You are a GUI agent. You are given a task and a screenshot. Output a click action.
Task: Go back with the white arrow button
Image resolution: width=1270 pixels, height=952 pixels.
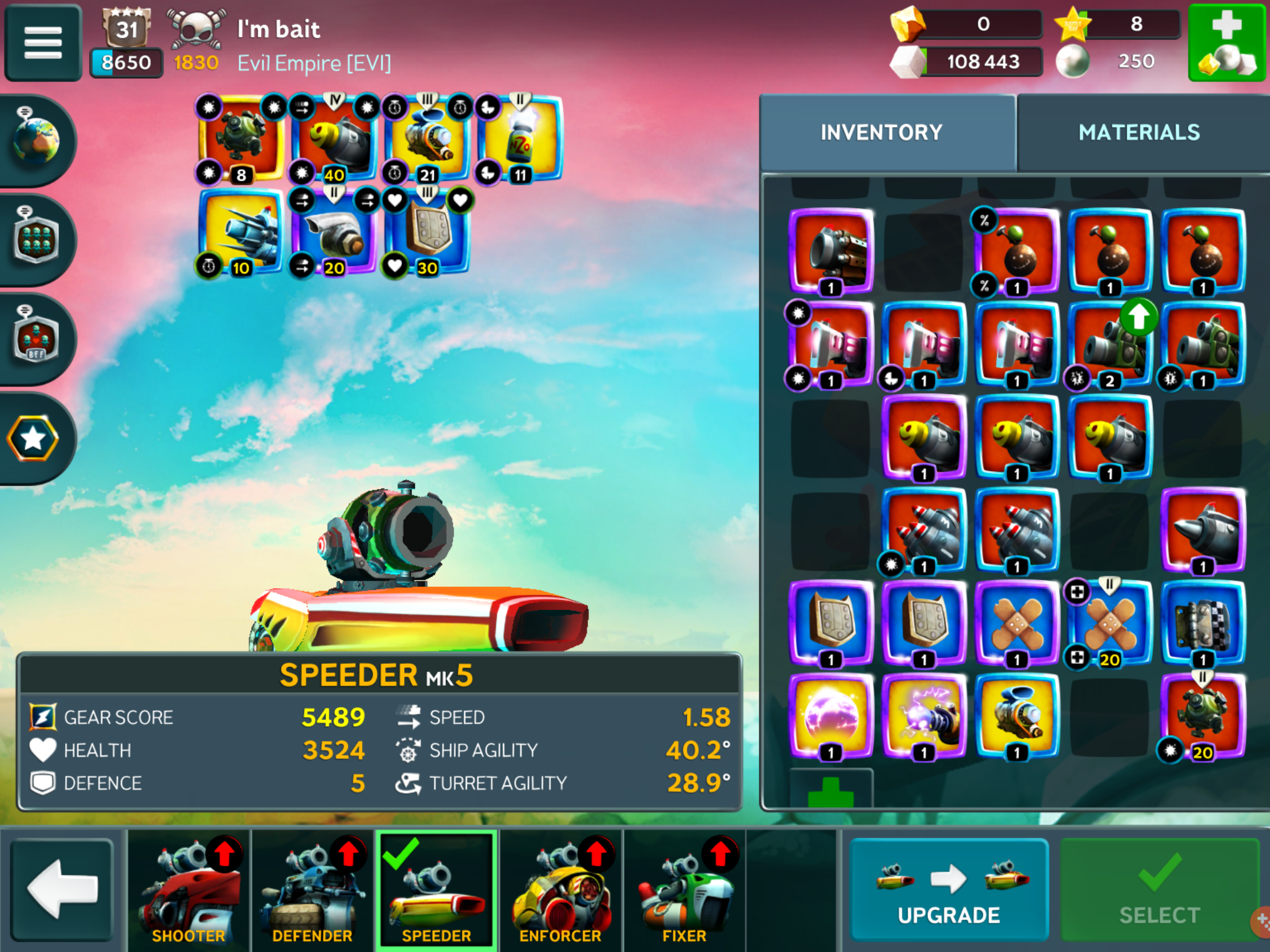coord(62,889)
